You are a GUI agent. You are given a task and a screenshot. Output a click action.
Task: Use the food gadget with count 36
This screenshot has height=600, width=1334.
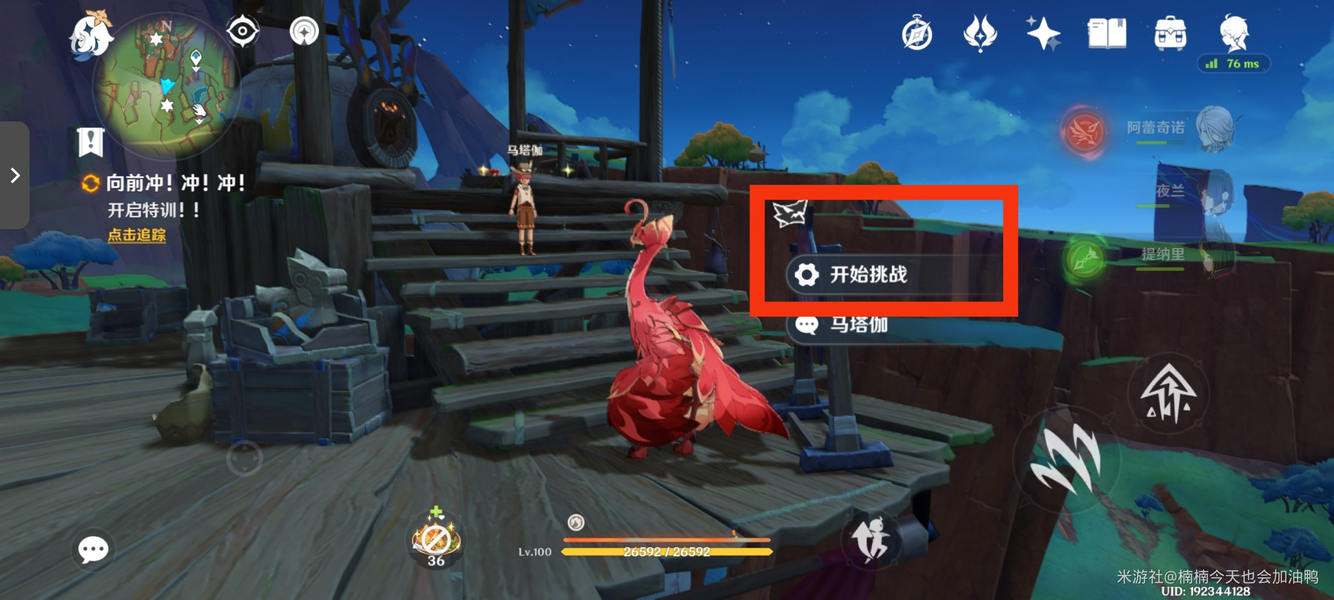tap(436, 540)
